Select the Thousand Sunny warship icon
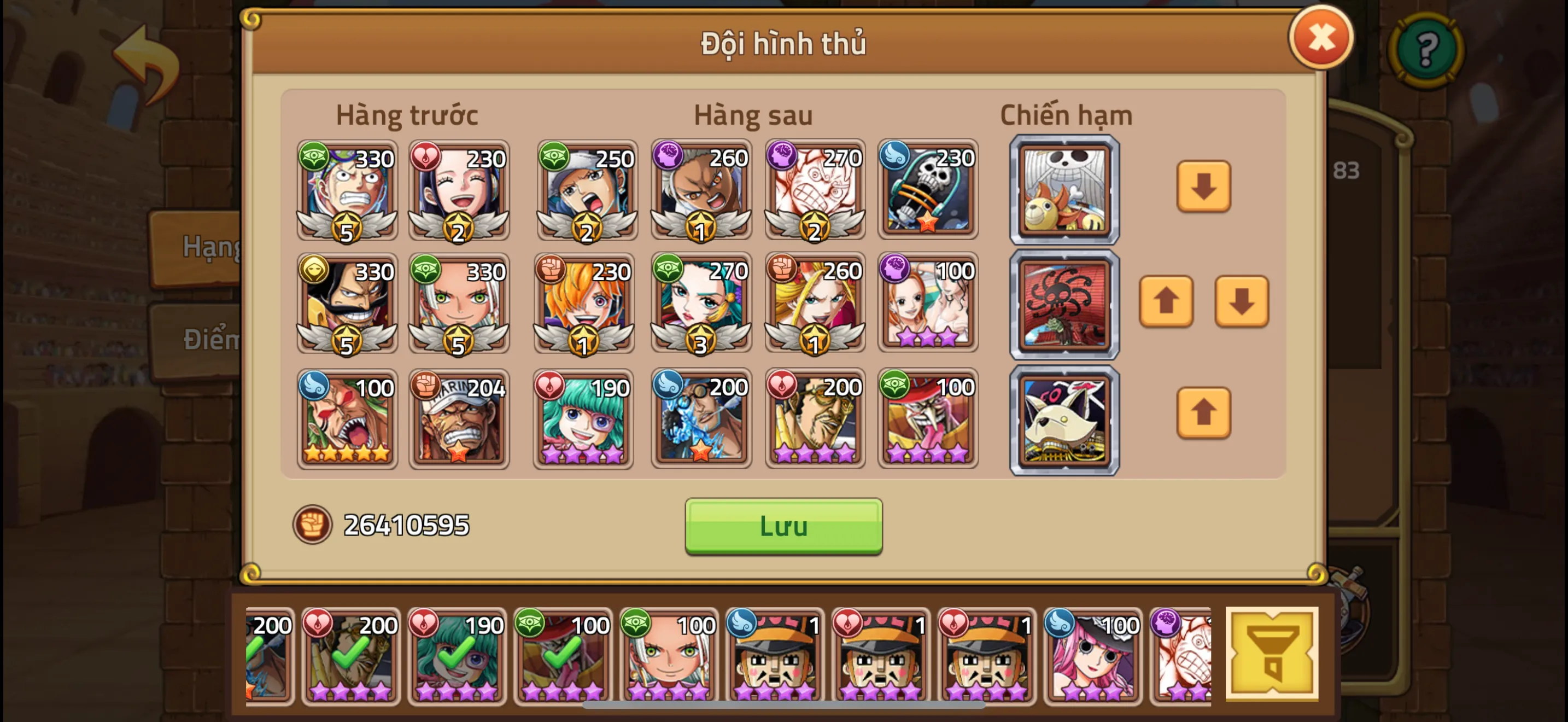 [1064, 190]
